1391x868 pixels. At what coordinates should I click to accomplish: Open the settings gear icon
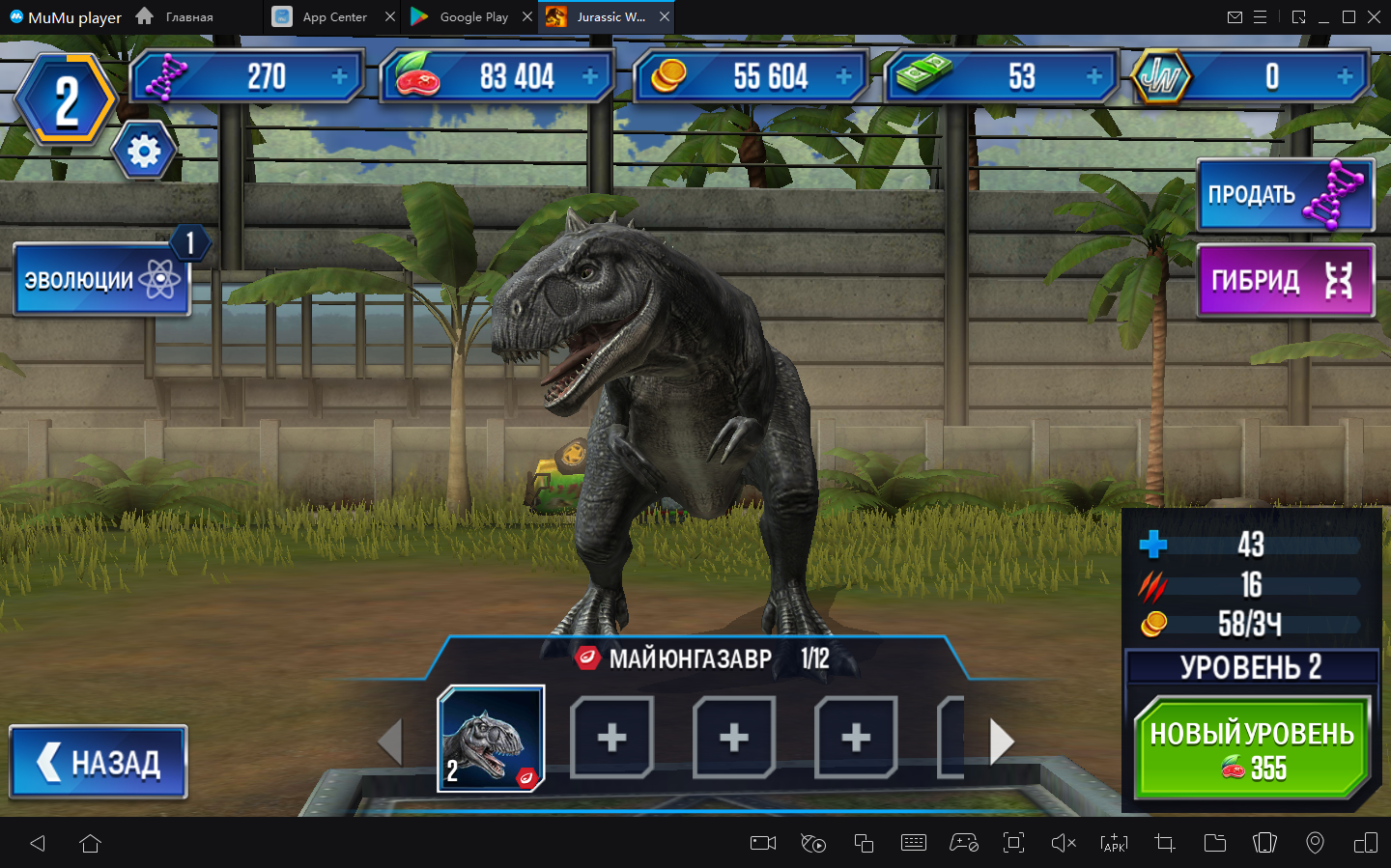[x=144, y=152]
